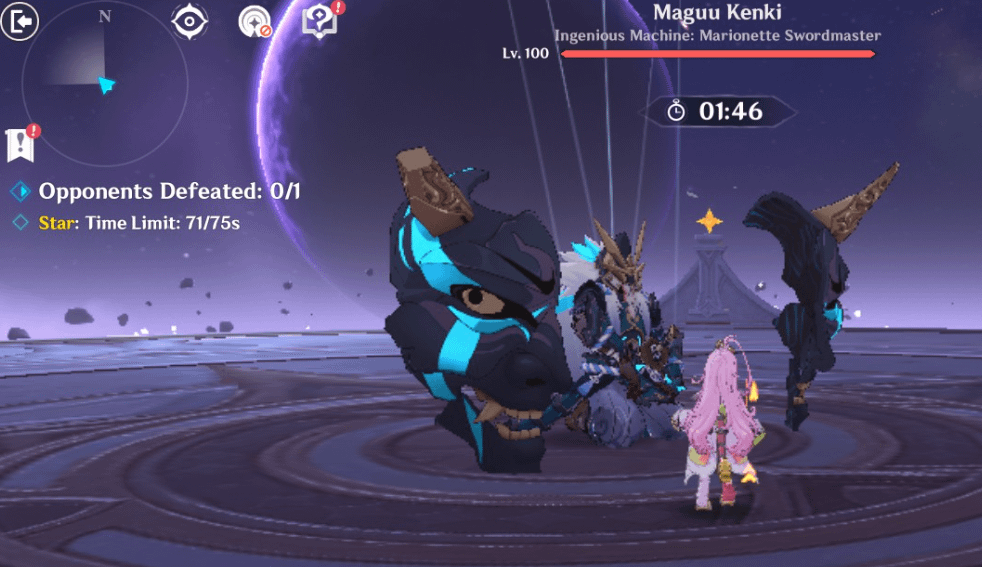
Task: Open the tutorial book with question mark
Action: [320, 21]
